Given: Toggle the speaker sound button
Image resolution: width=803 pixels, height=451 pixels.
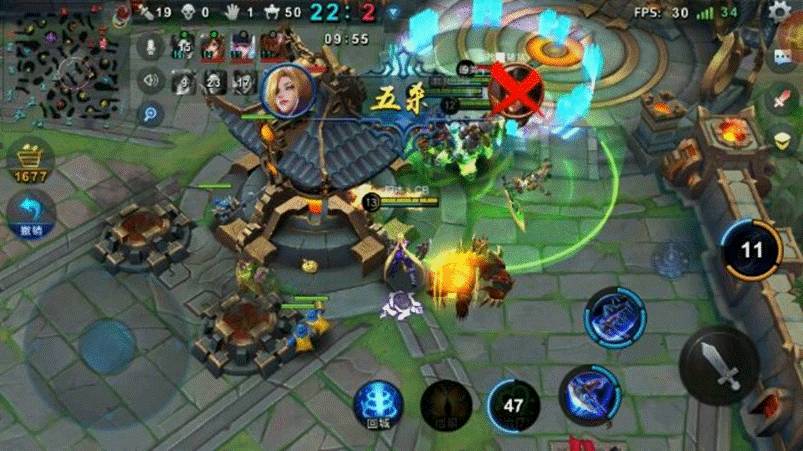Looking at the screenshot, I should coord(152,80).
